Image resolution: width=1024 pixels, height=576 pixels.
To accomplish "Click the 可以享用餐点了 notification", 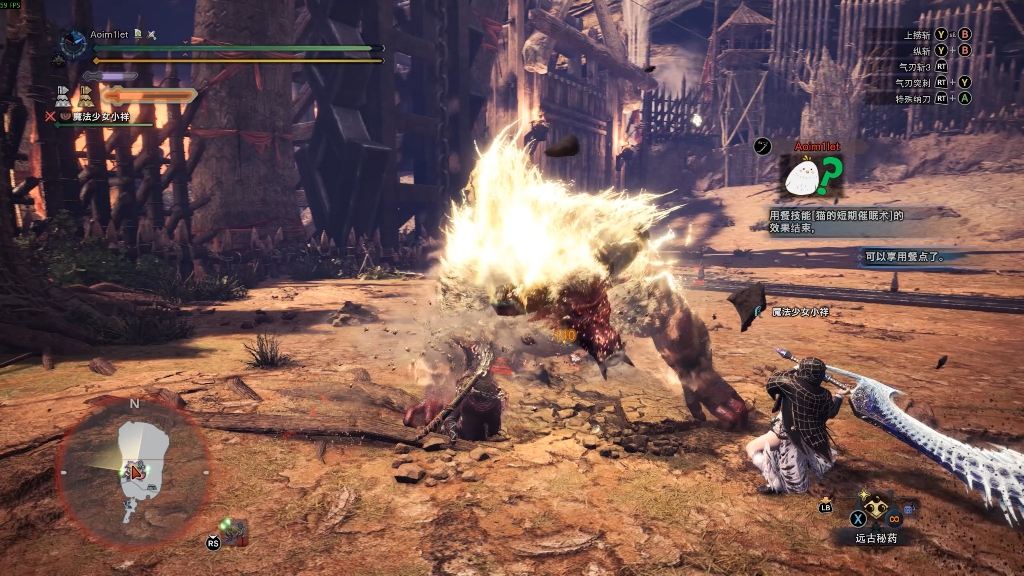I will pos(903,257).
